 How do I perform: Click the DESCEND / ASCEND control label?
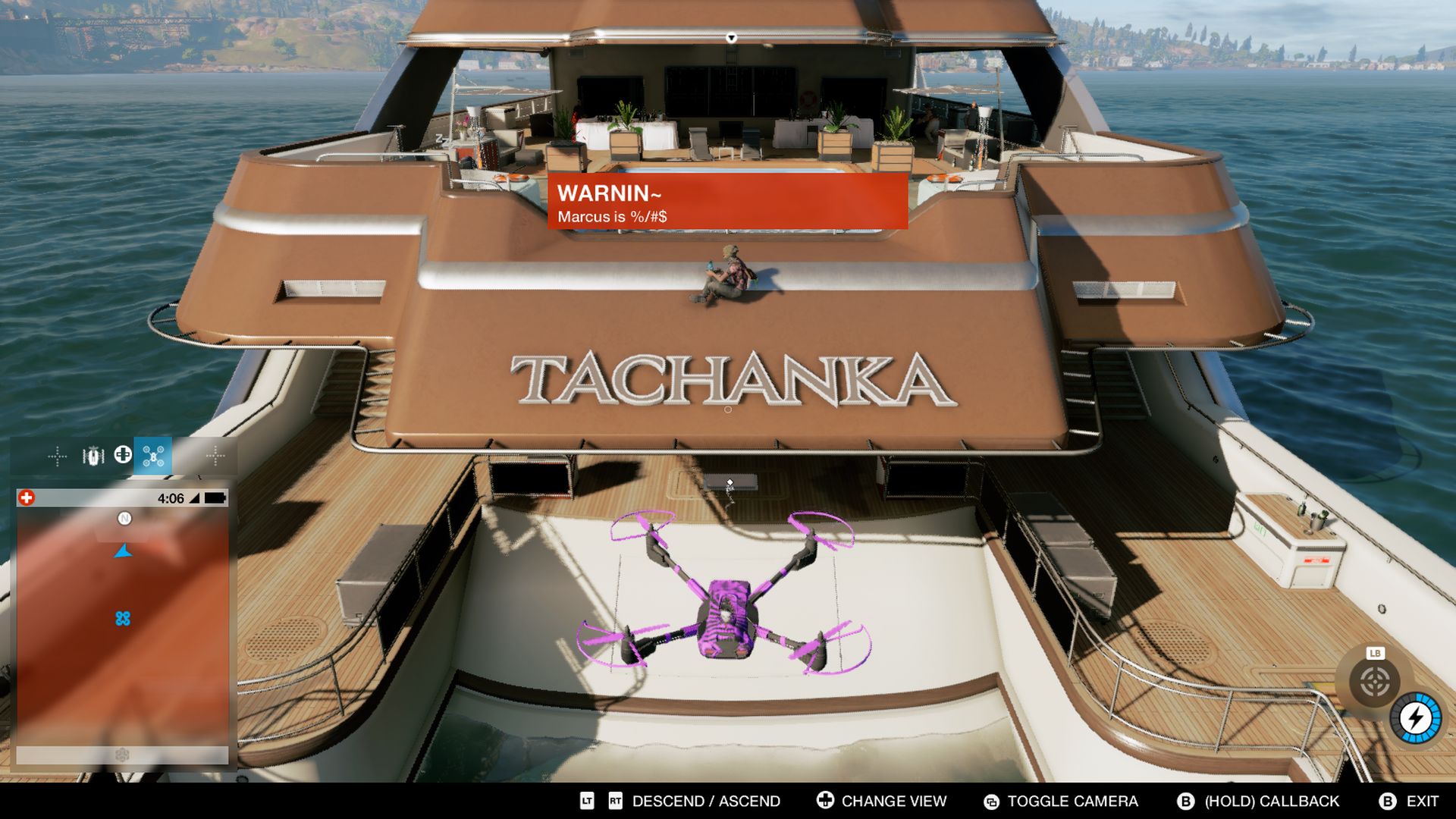pyautogui.click(x=705, y=802)
